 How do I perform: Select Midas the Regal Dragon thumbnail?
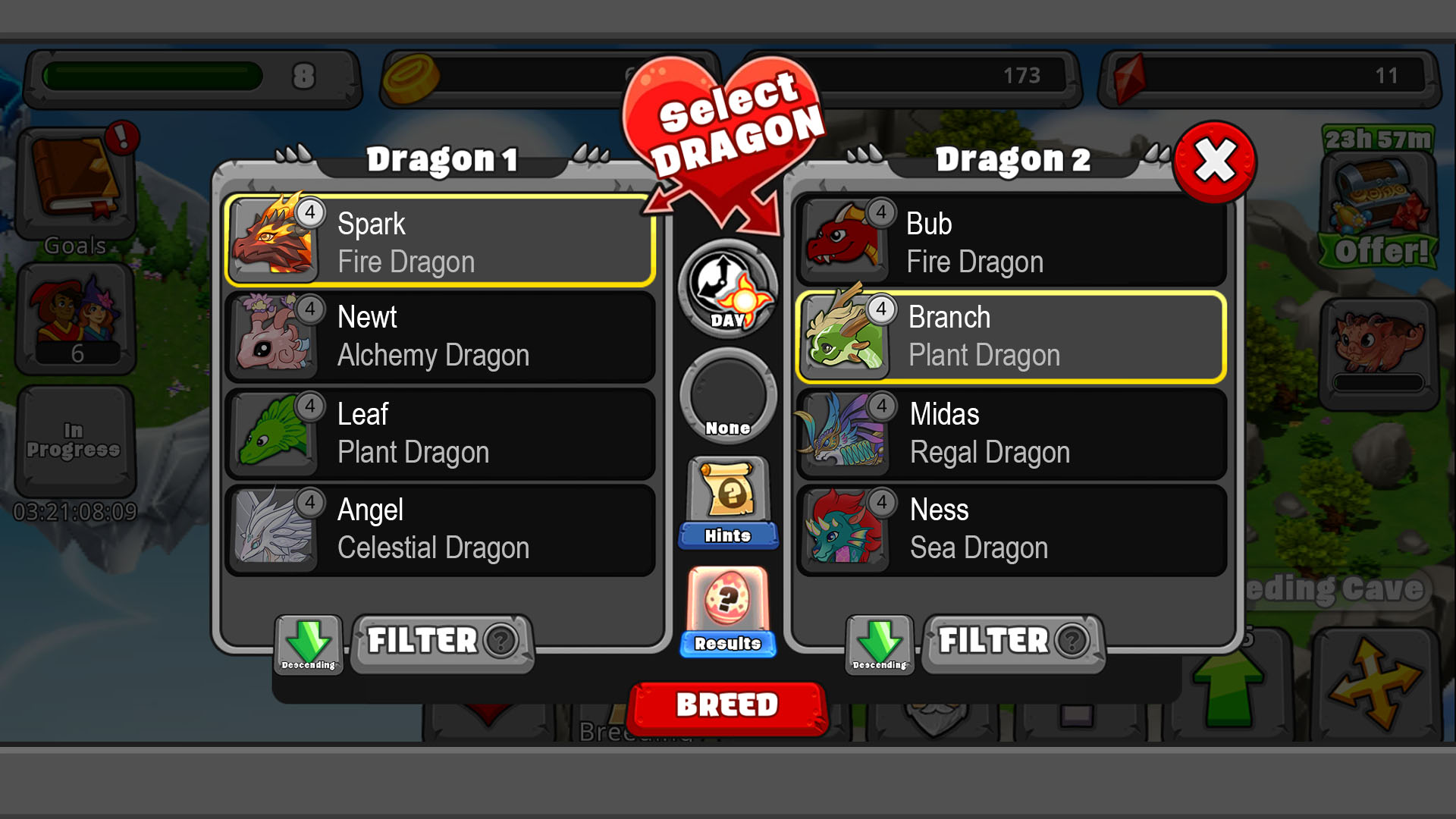(844, 432)
